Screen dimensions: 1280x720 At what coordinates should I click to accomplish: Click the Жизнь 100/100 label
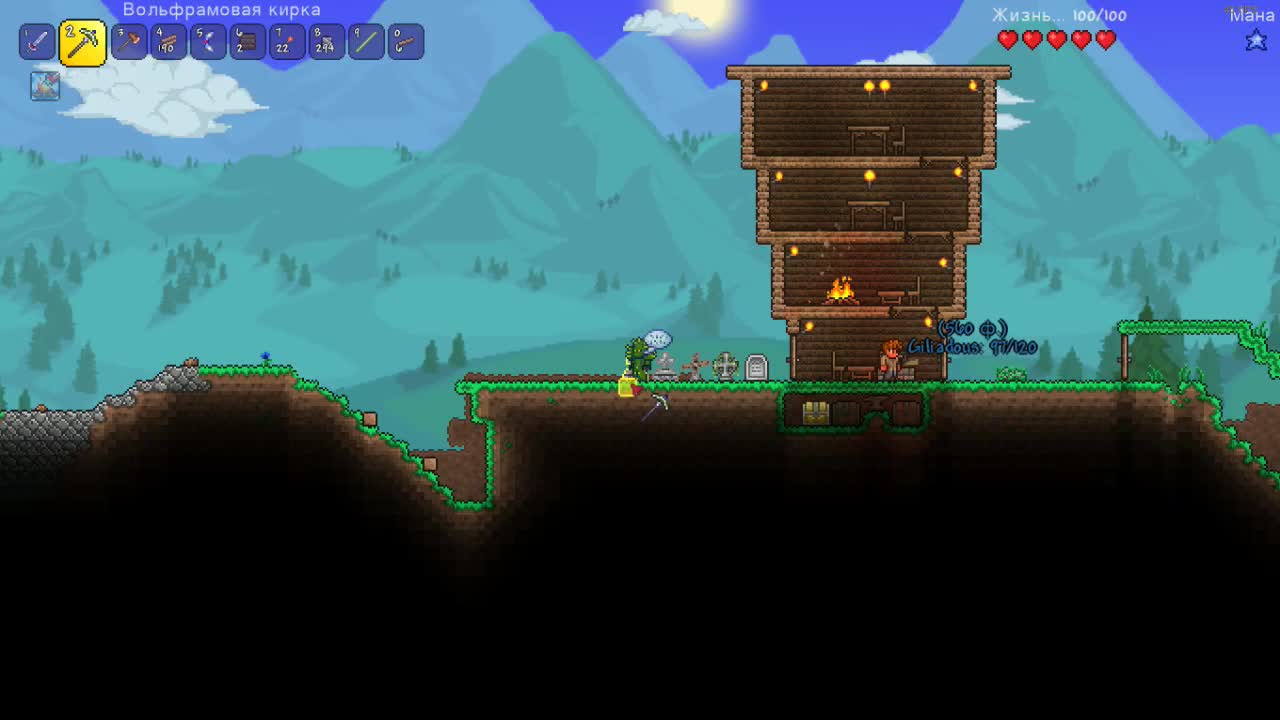pos(1062,15)
